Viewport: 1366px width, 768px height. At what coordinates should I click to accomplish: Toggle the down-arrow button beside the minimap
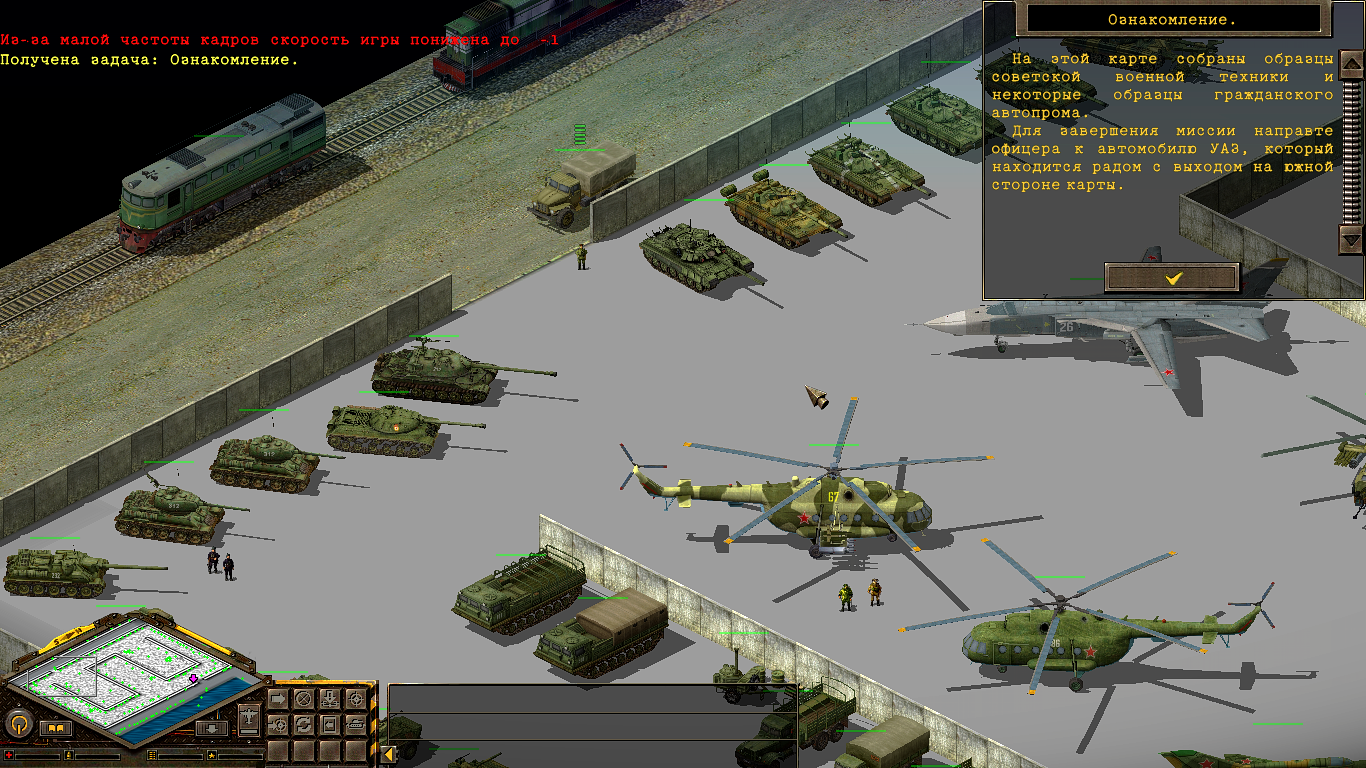(212, 729)
